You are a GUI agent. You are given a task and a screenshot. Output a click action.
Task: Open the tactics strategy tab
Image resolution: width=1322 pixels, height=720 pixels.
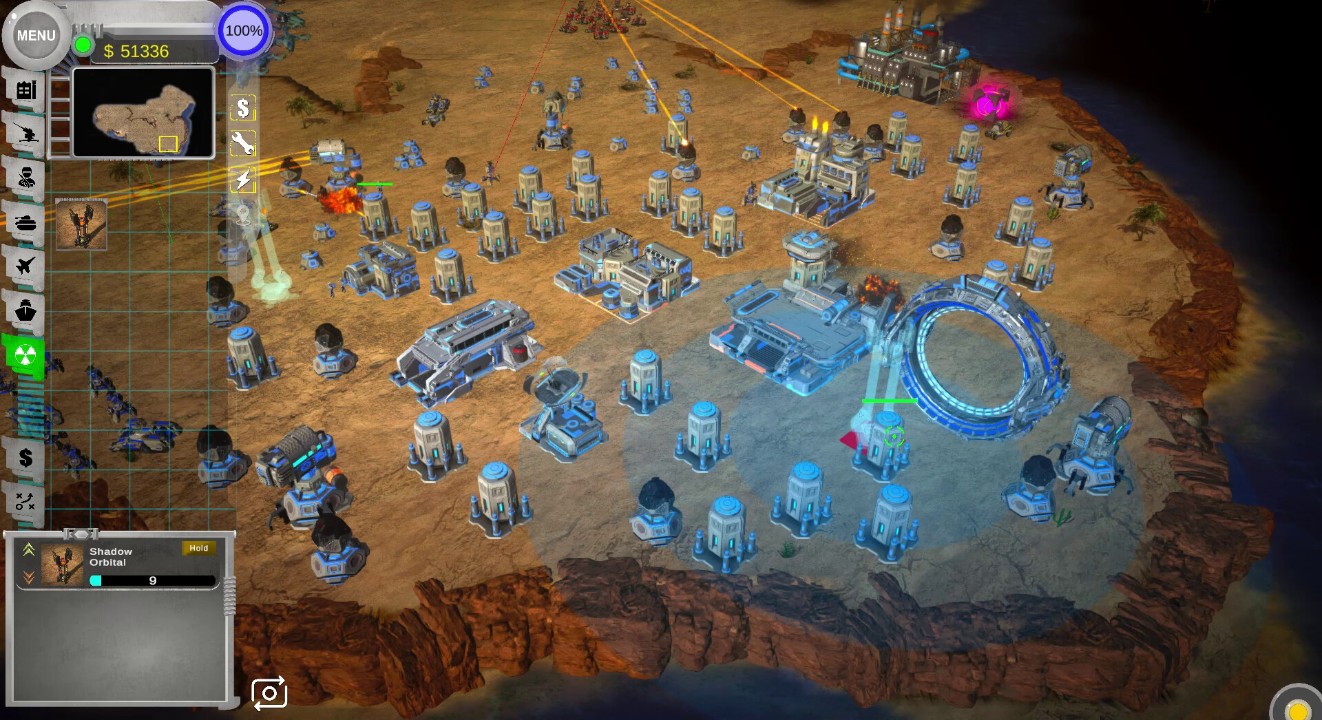coord(25,502)
